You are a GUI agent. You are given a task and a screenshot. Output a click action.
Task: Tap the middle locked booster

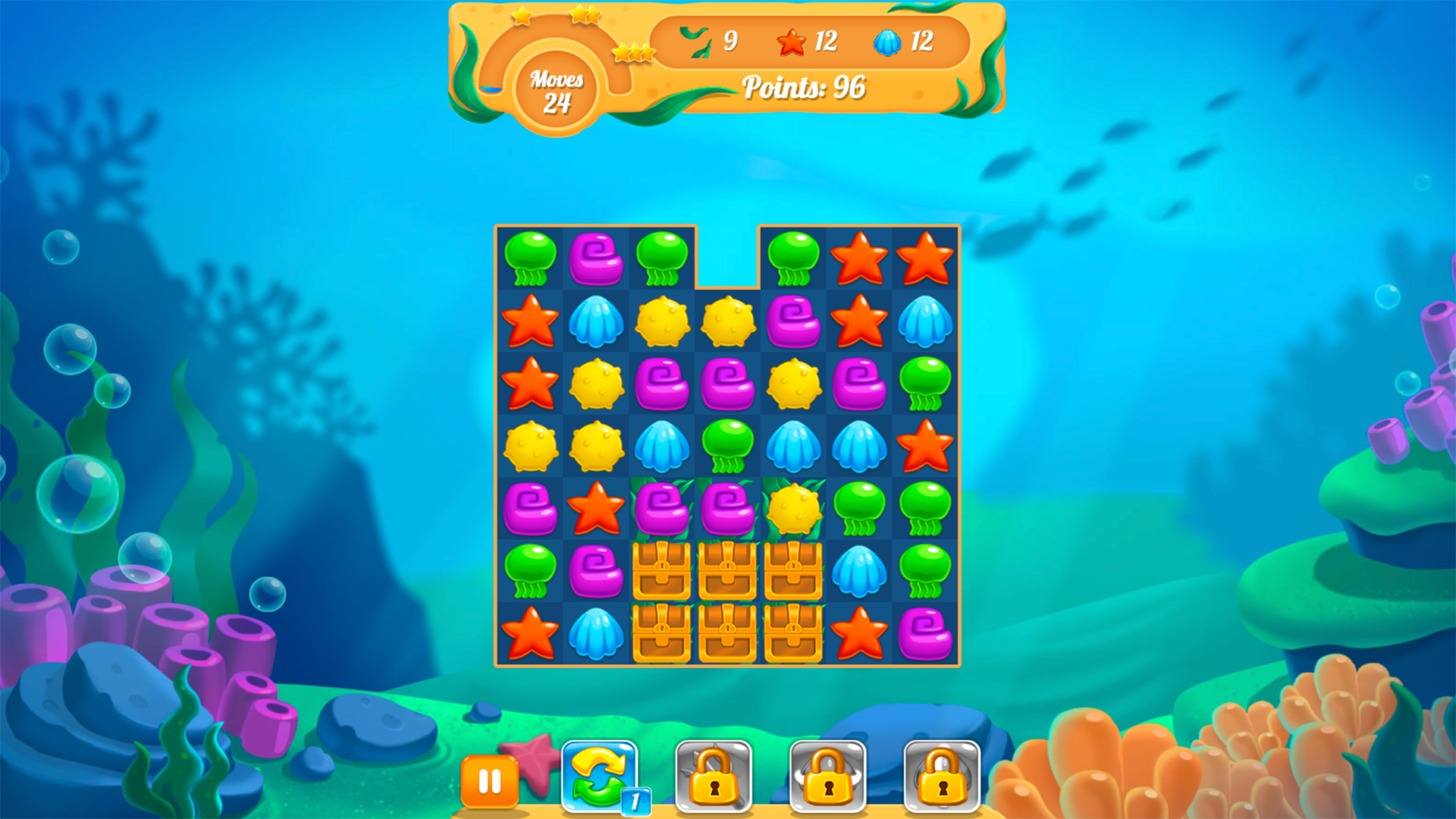pos(826,777)
